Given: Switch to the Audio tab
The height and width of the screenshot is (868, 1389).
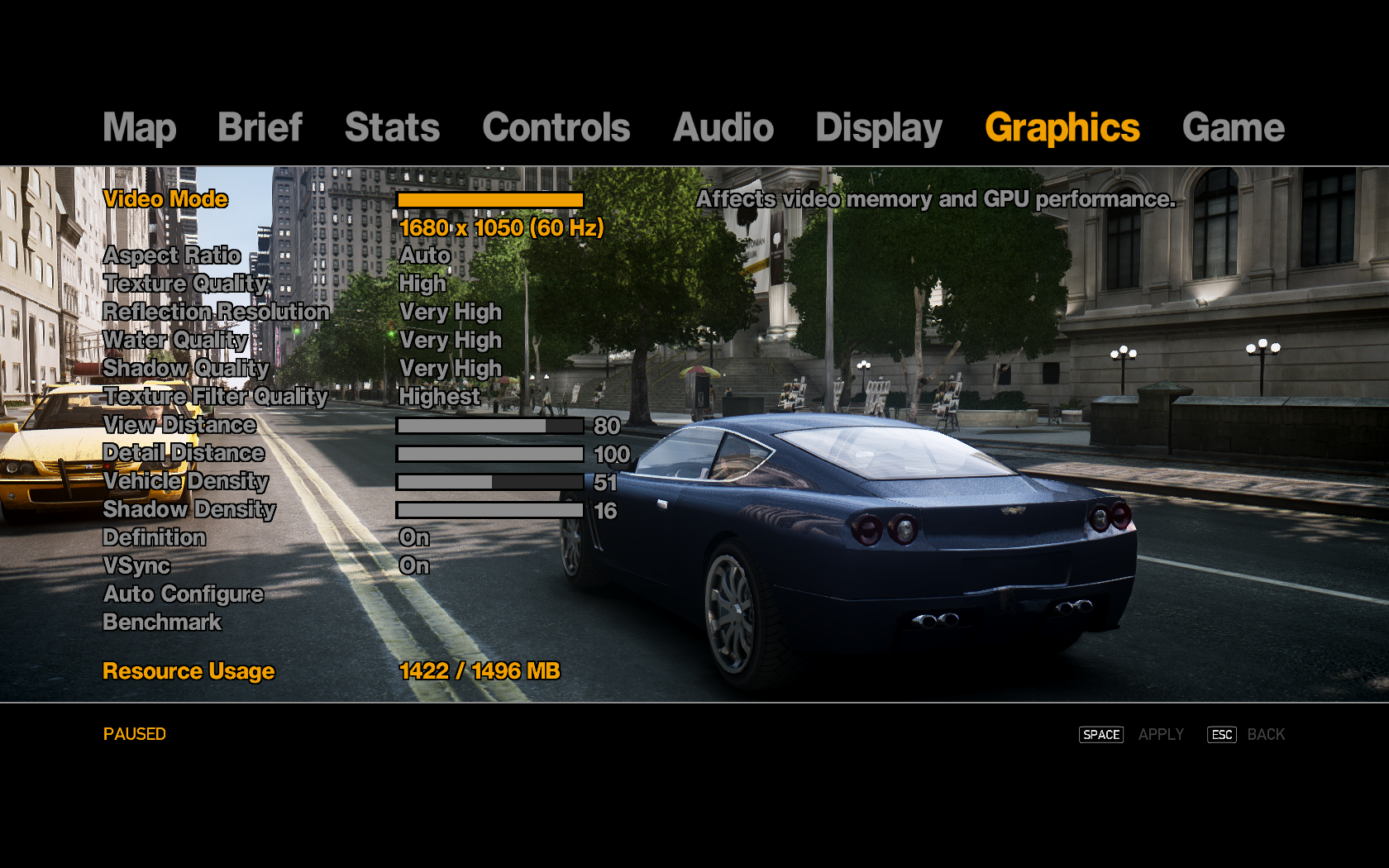Looking at the screenshot, I should [x=723, y=128].
